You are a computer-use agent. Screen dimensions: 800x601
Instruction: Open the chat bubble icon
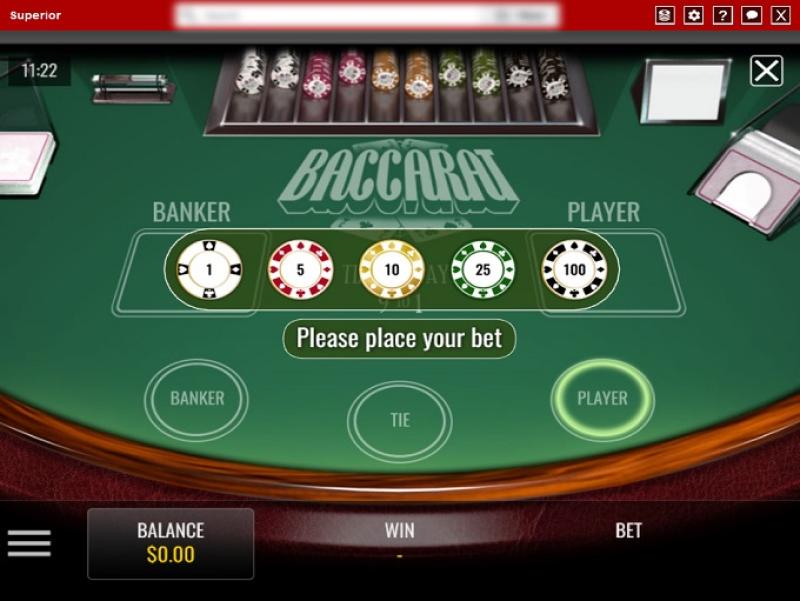(752, 15)
